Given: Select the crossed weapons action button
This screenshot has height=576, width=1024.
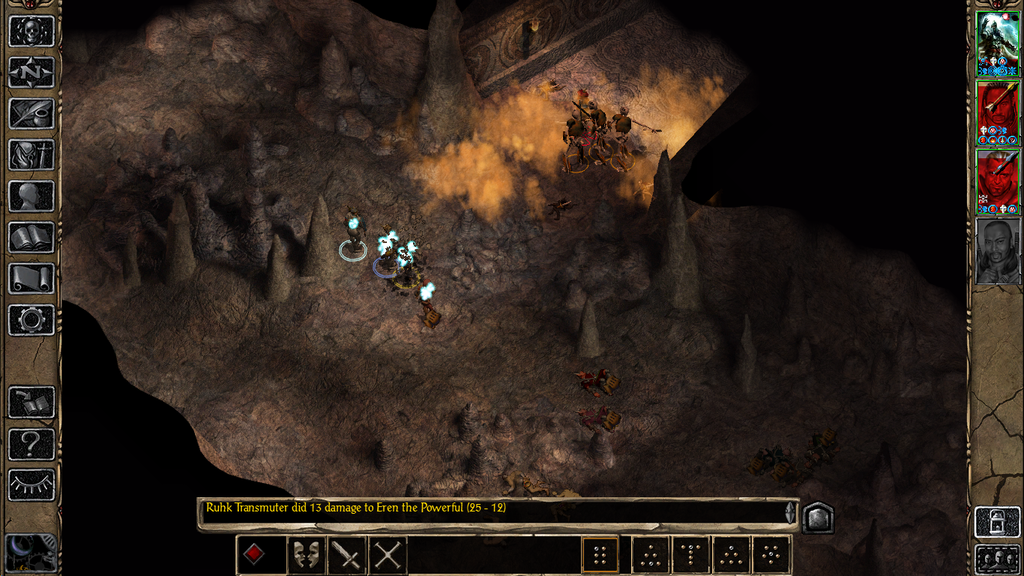Looking at the screenshot, I should click(x=389, y=554).
